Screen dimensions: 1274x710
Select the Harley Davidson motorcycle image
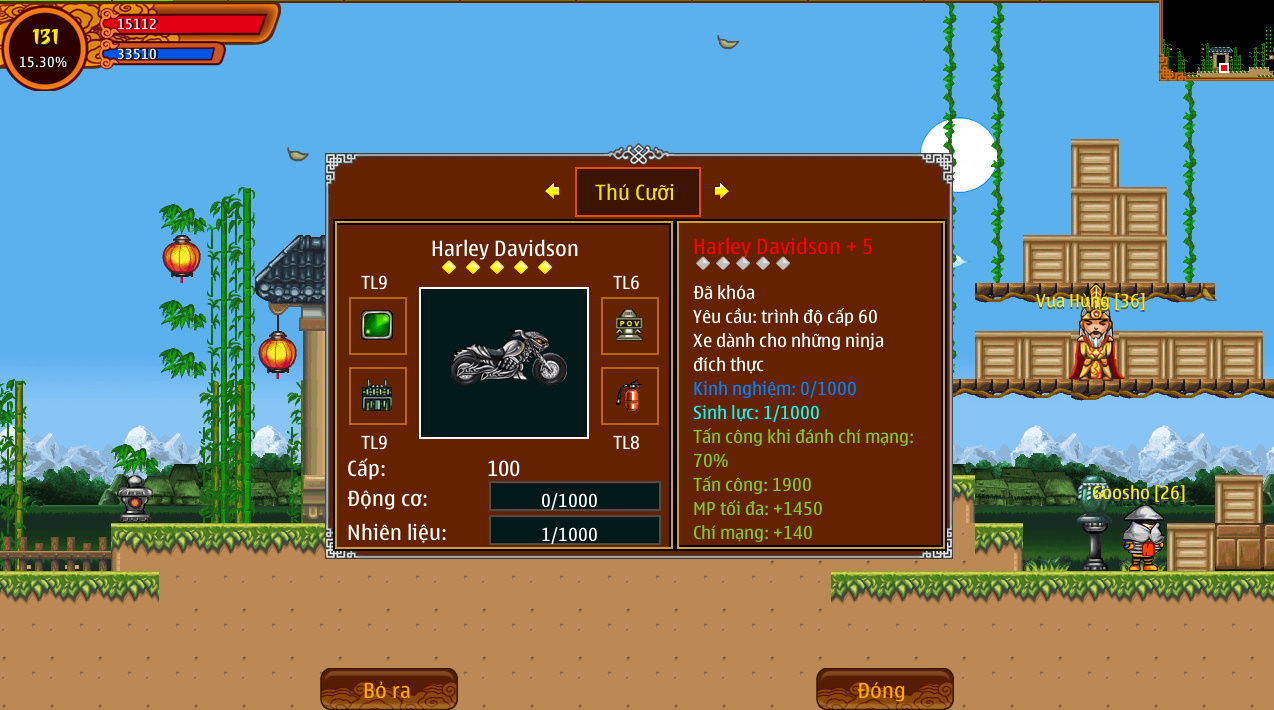tap(504, 362)
